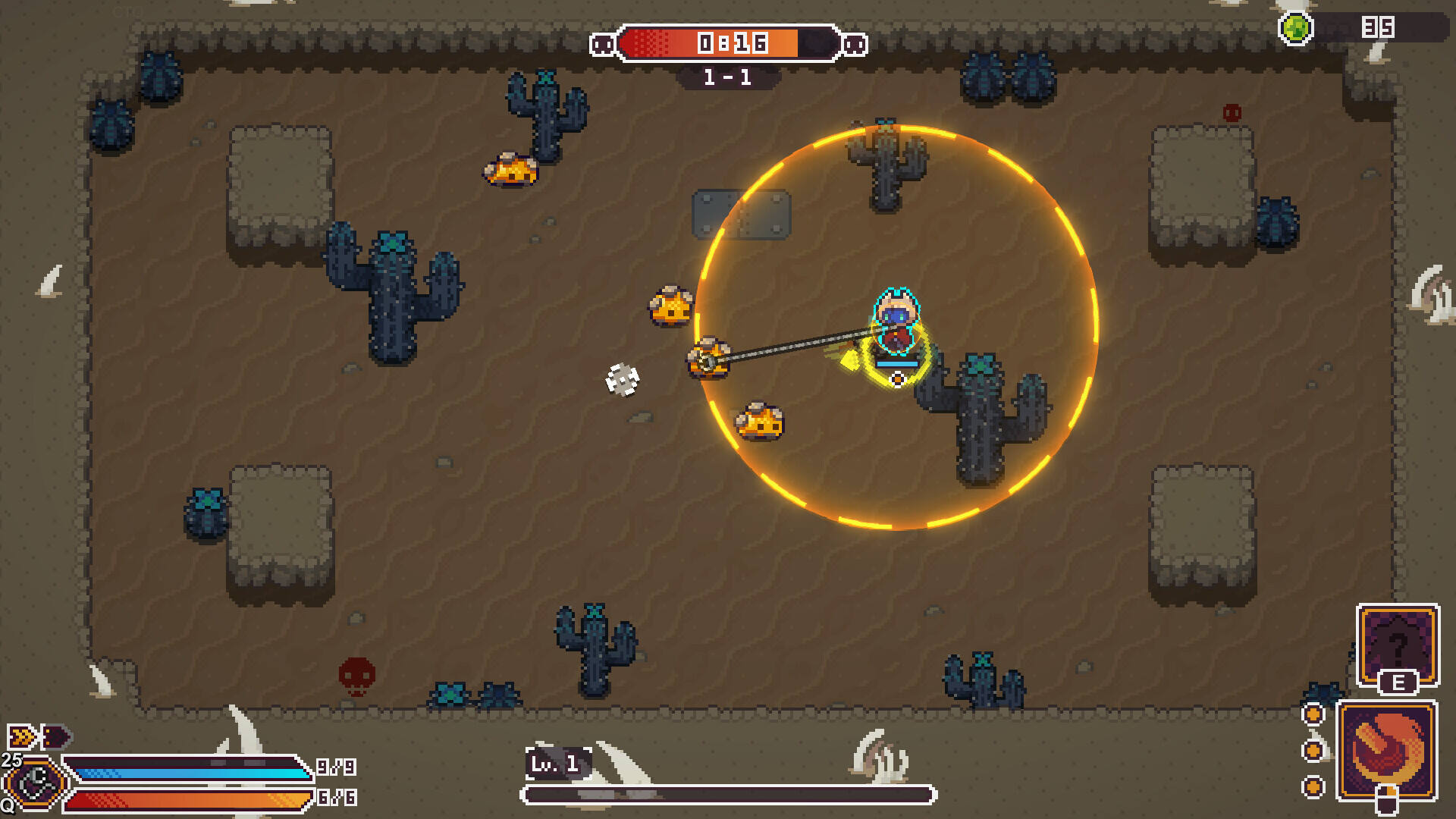Activate the orange hammer attack ability
1456x819 pixels.
[x=1386, y=751]
